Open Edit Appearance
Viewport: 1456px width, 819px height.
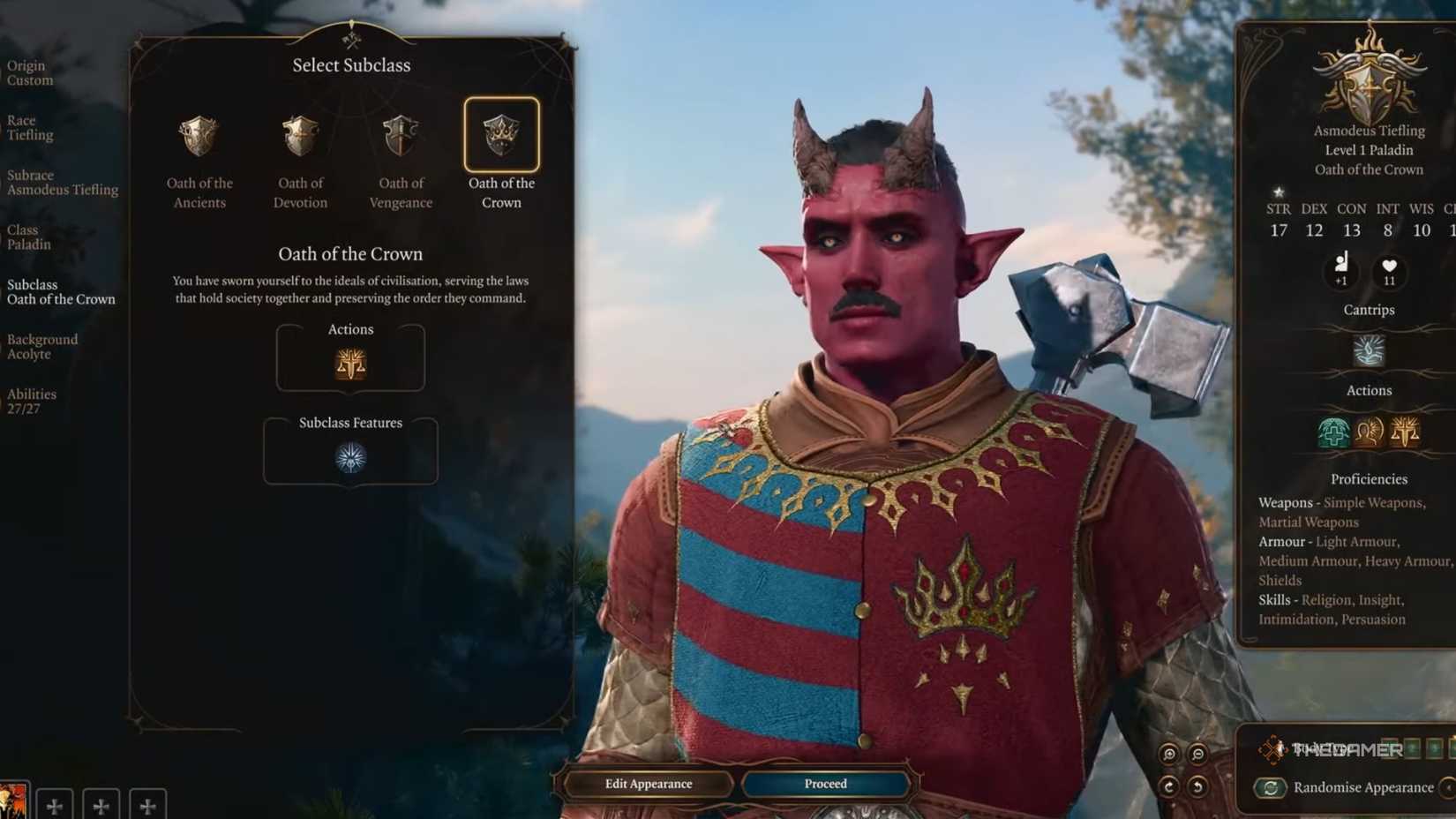(x=647, y=784)
